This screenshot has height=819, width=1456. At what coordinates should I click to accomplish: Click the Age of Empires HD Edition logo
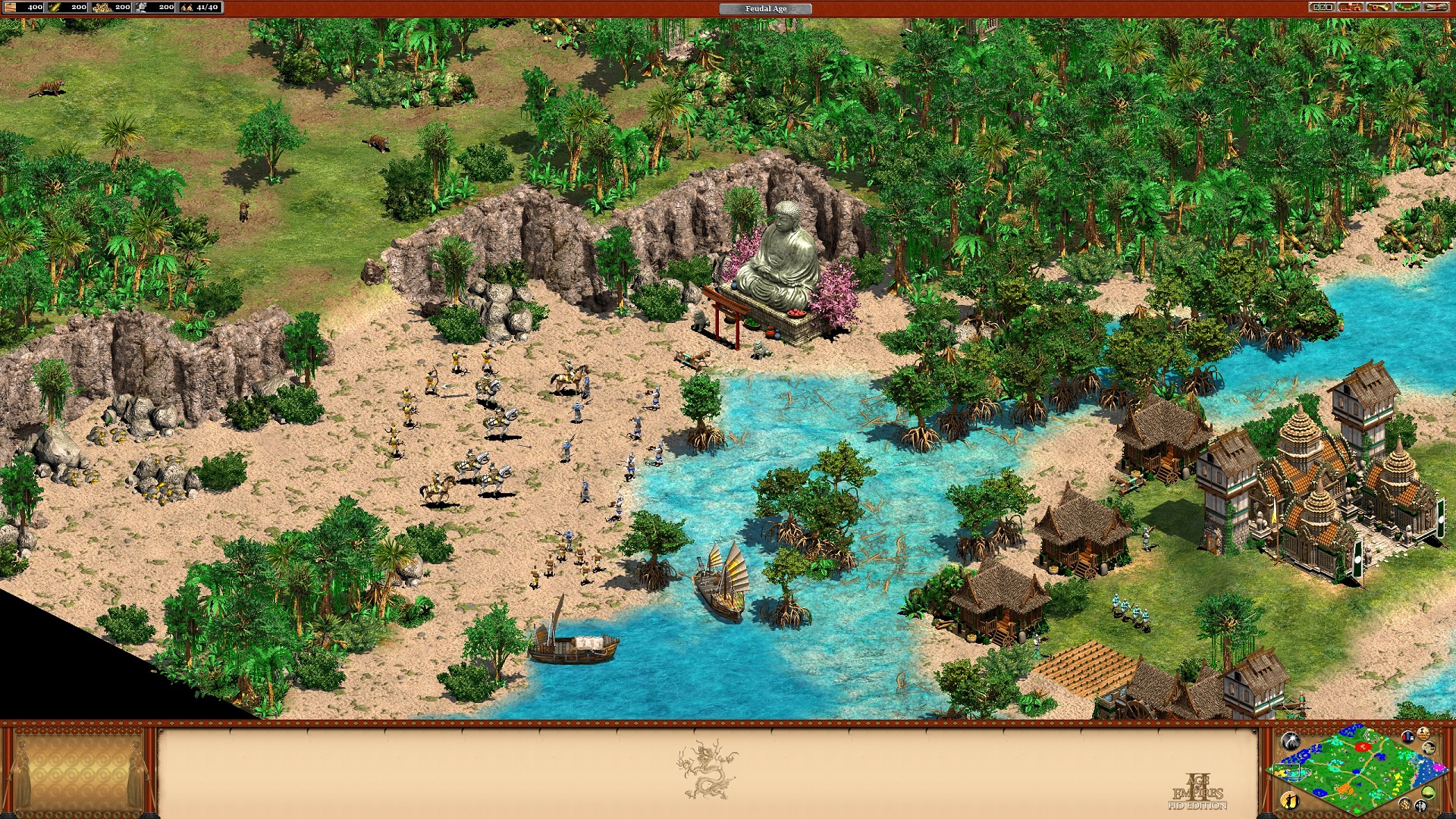[x=1197, y=792]
